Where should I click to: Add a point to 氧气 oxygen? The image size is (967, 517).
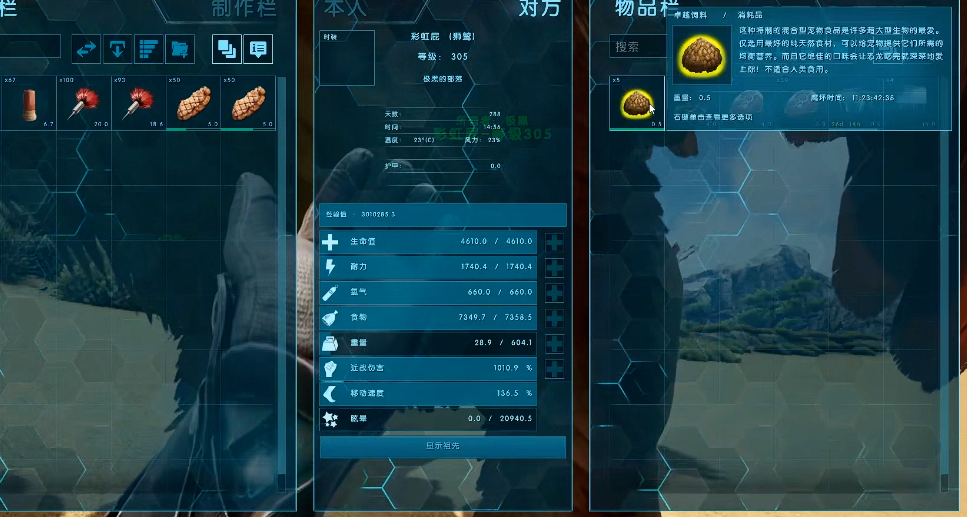[554, 293]
